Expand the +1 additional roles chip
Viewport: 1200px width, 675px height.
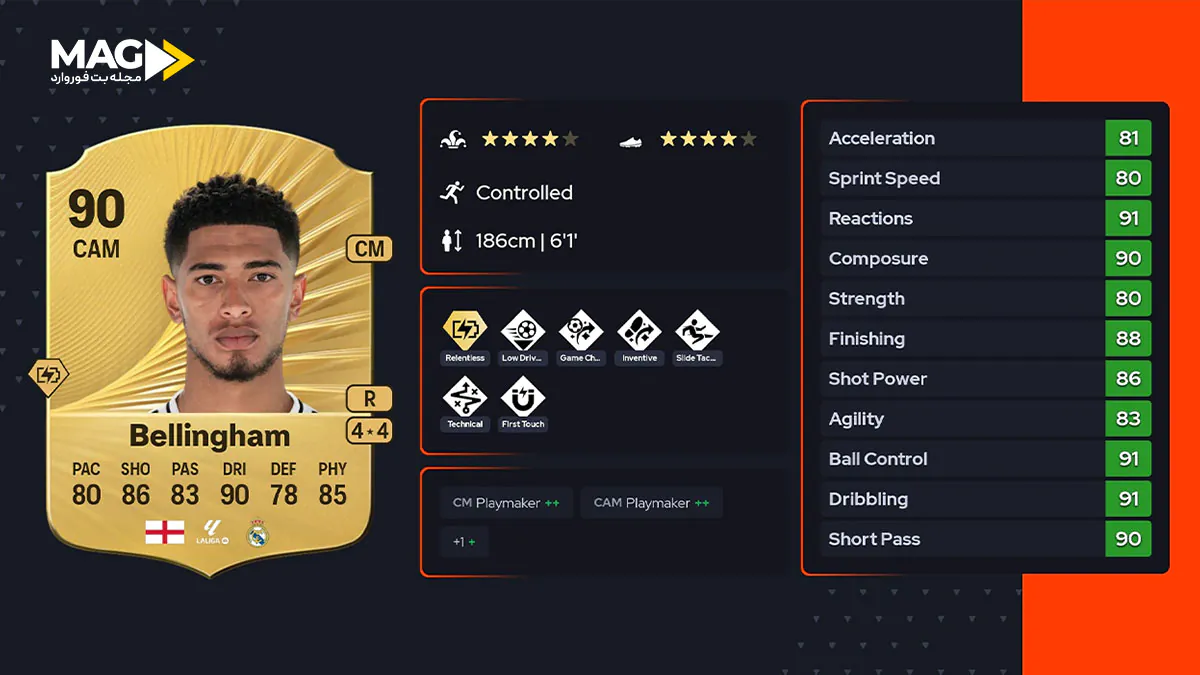pos(464,542)
